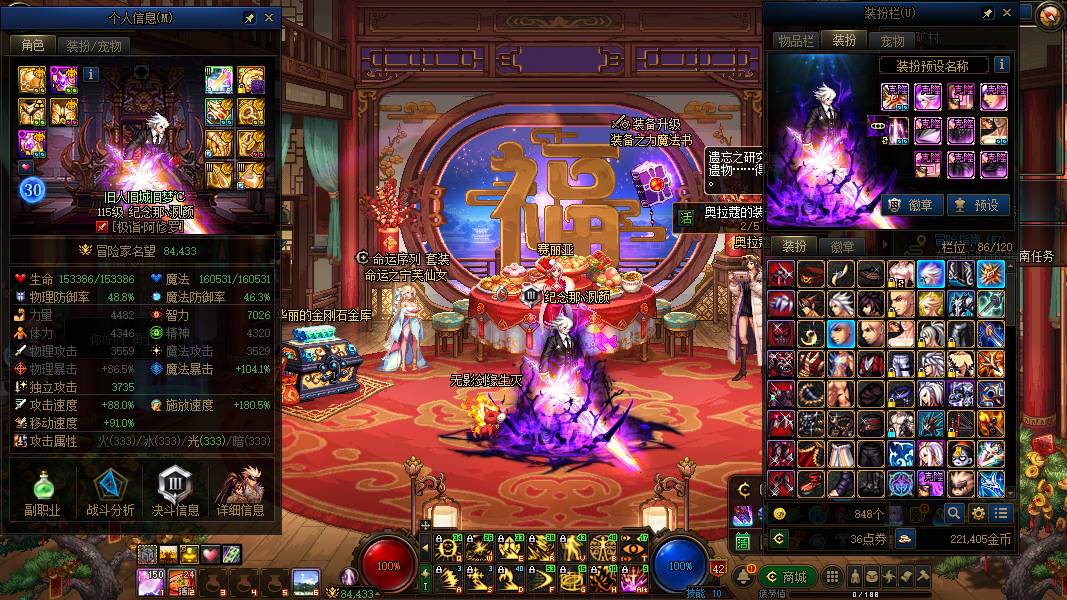The image size is (1067, 600).
Task: Click the 徽章 emblem button
Action: (910, 204)
